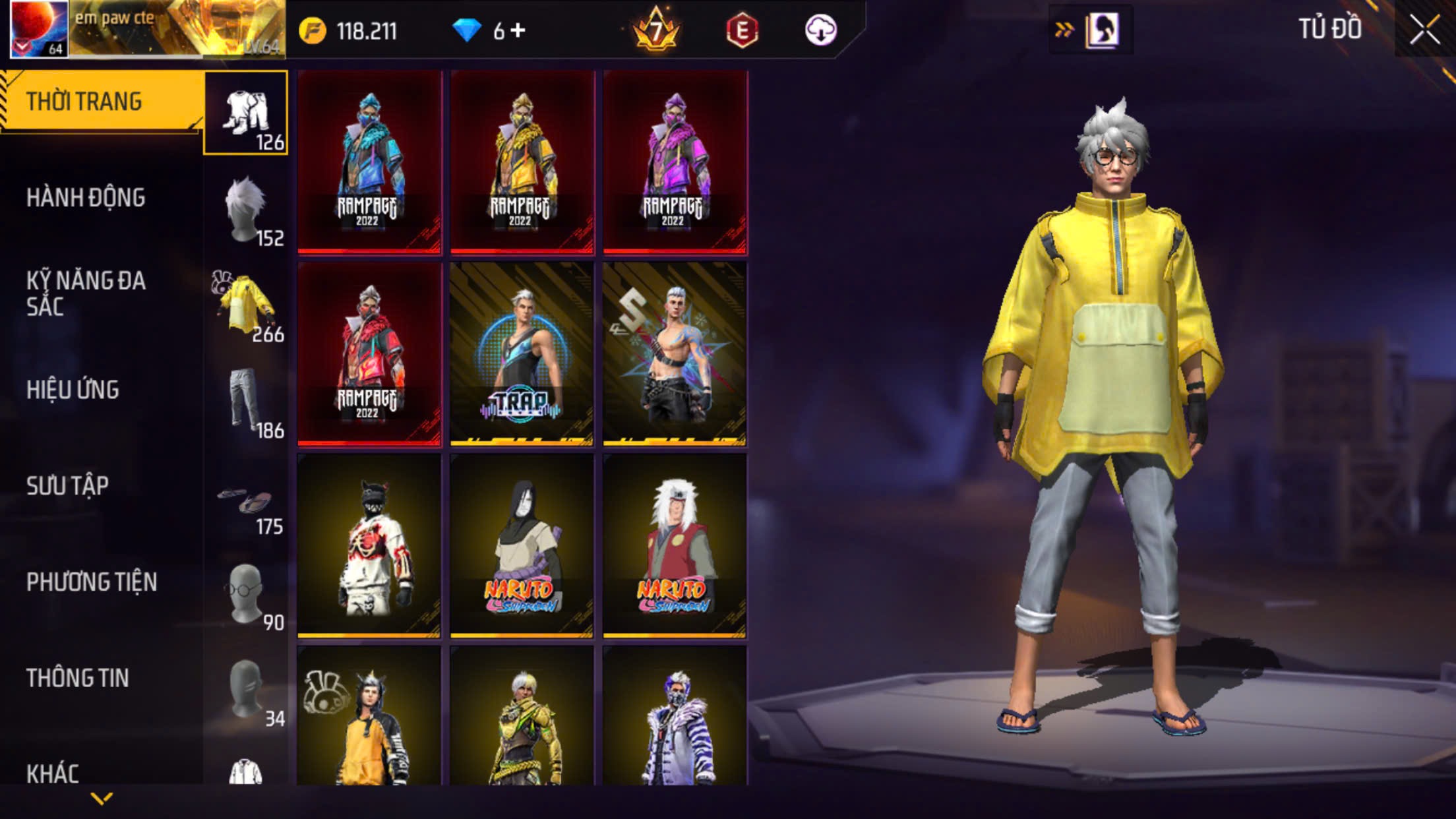Screen dimensions: 1456x819
Task: Switch to the HÀNH ĐỘNG tab
Action: [86, 198]
